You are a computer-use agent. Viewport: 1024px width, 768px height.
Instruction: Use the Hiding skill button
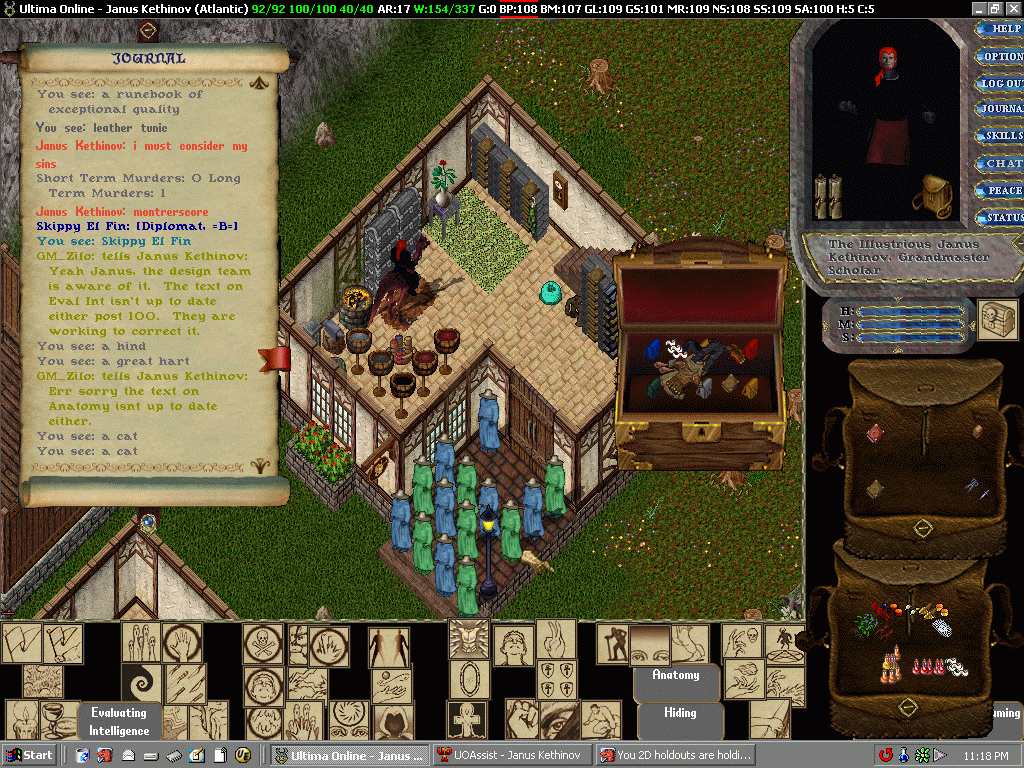click(680, 713)
